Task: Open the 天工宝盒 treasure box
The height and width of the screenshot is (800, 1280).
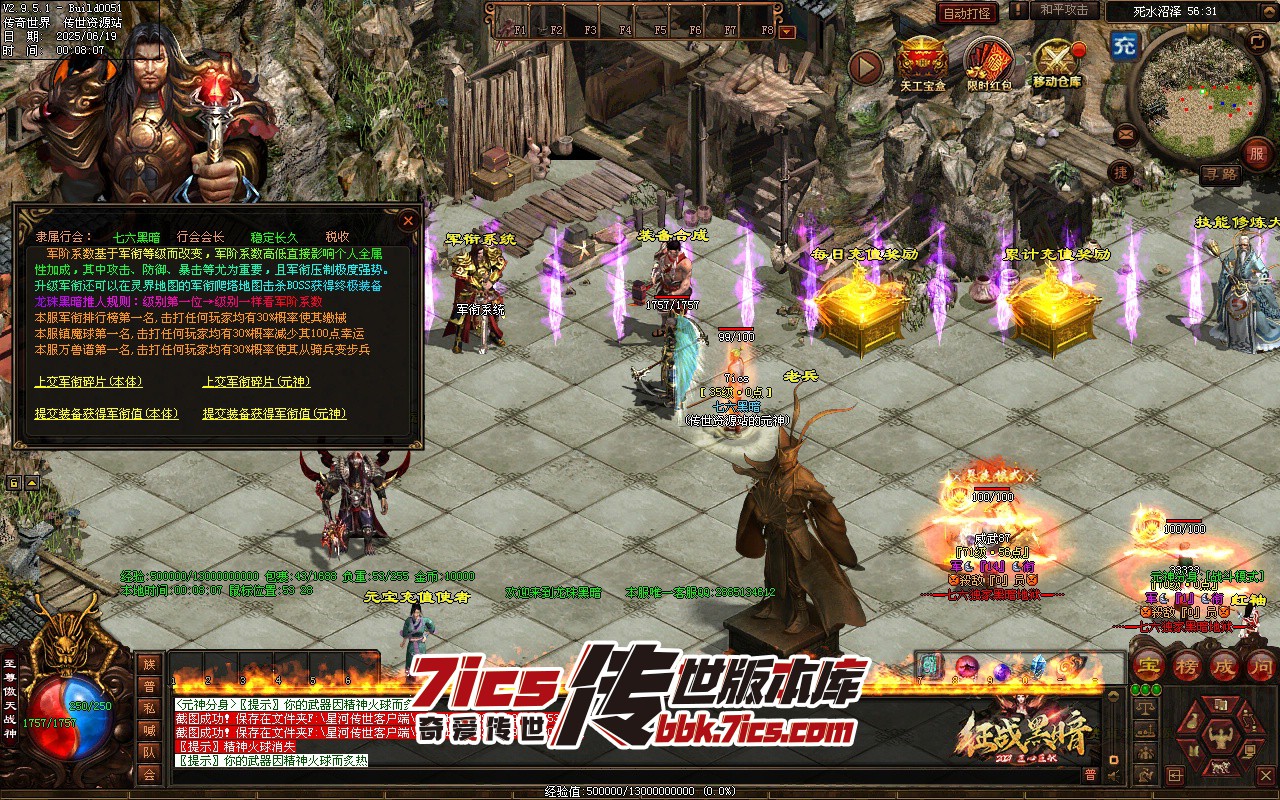Action: coord(921,62)
